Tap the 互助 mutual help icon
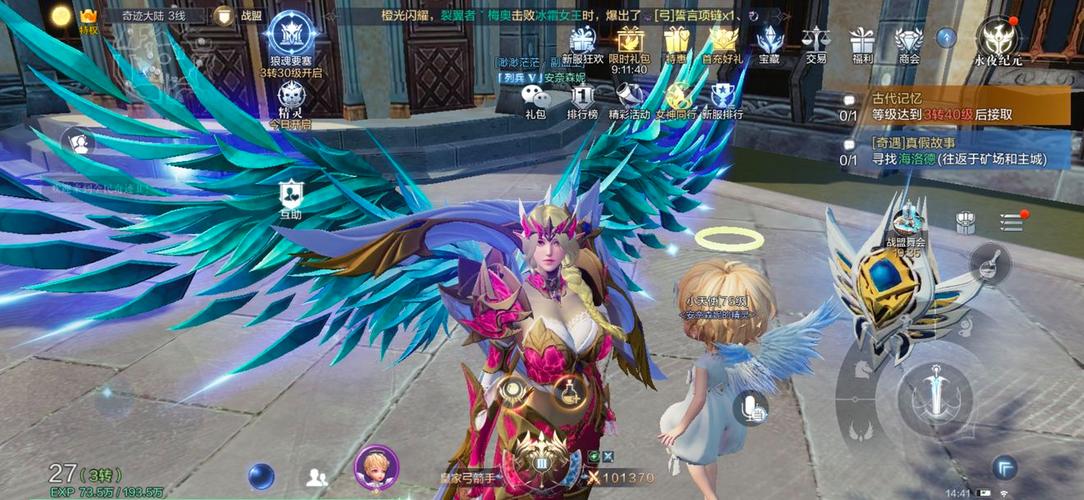 (290, 194)
